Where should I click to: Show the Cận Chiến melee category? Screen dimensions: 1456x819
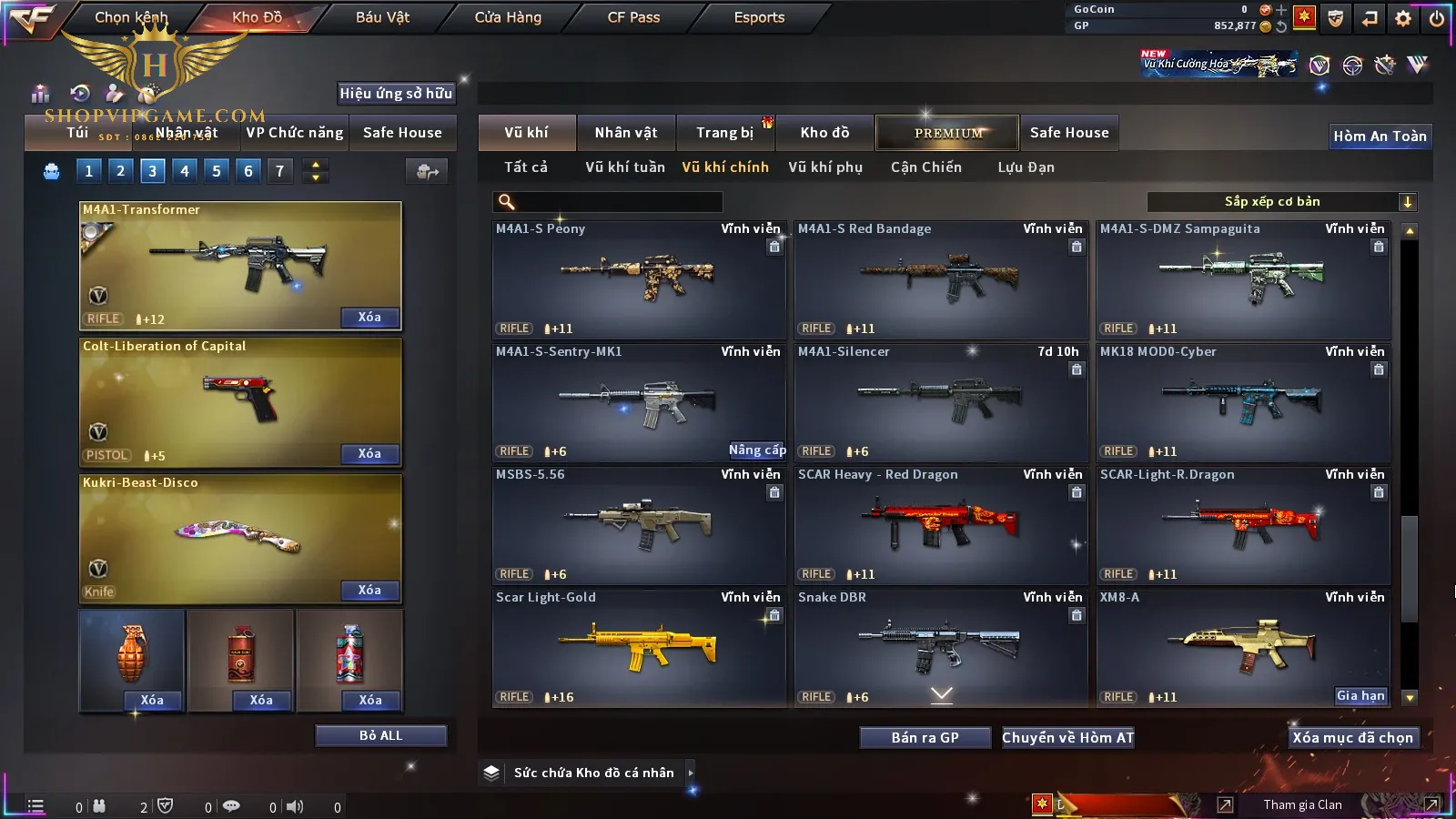(925, 167)
